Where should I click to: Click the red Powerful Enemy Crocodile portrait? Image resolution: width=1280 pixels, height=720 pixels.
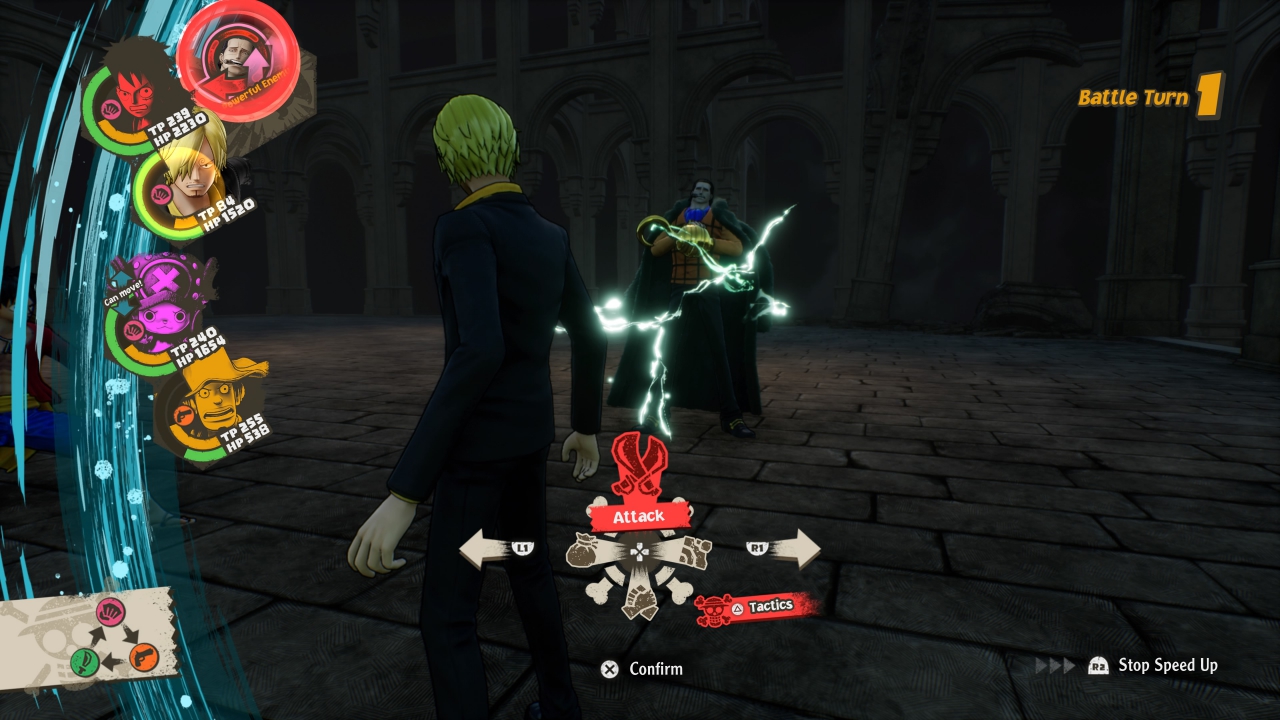(238, 60)
